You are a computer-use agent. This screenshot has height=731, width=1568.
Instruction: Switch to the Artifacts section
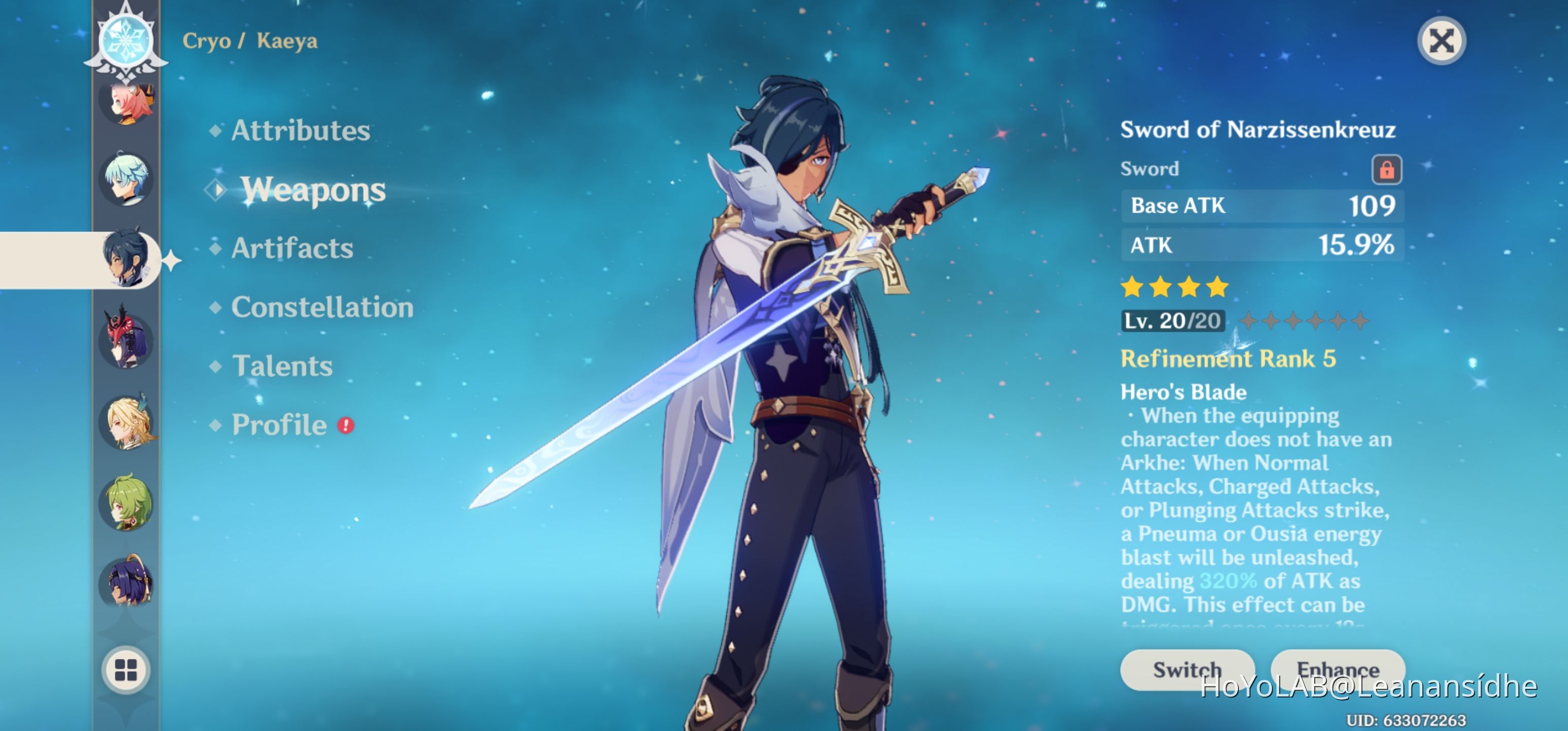(292, 248)
